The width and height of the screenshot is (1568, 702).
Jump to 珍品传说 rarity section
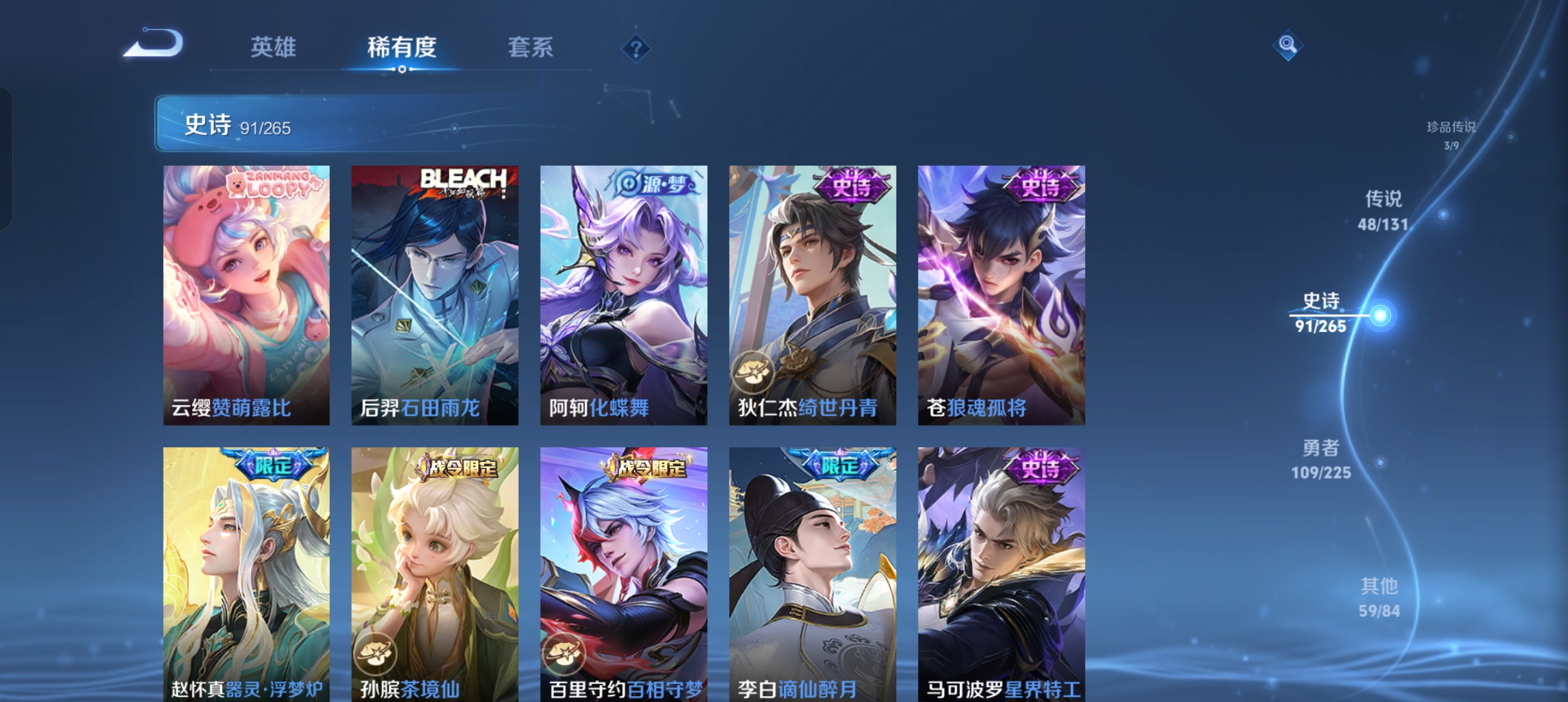pos(1451,135)
